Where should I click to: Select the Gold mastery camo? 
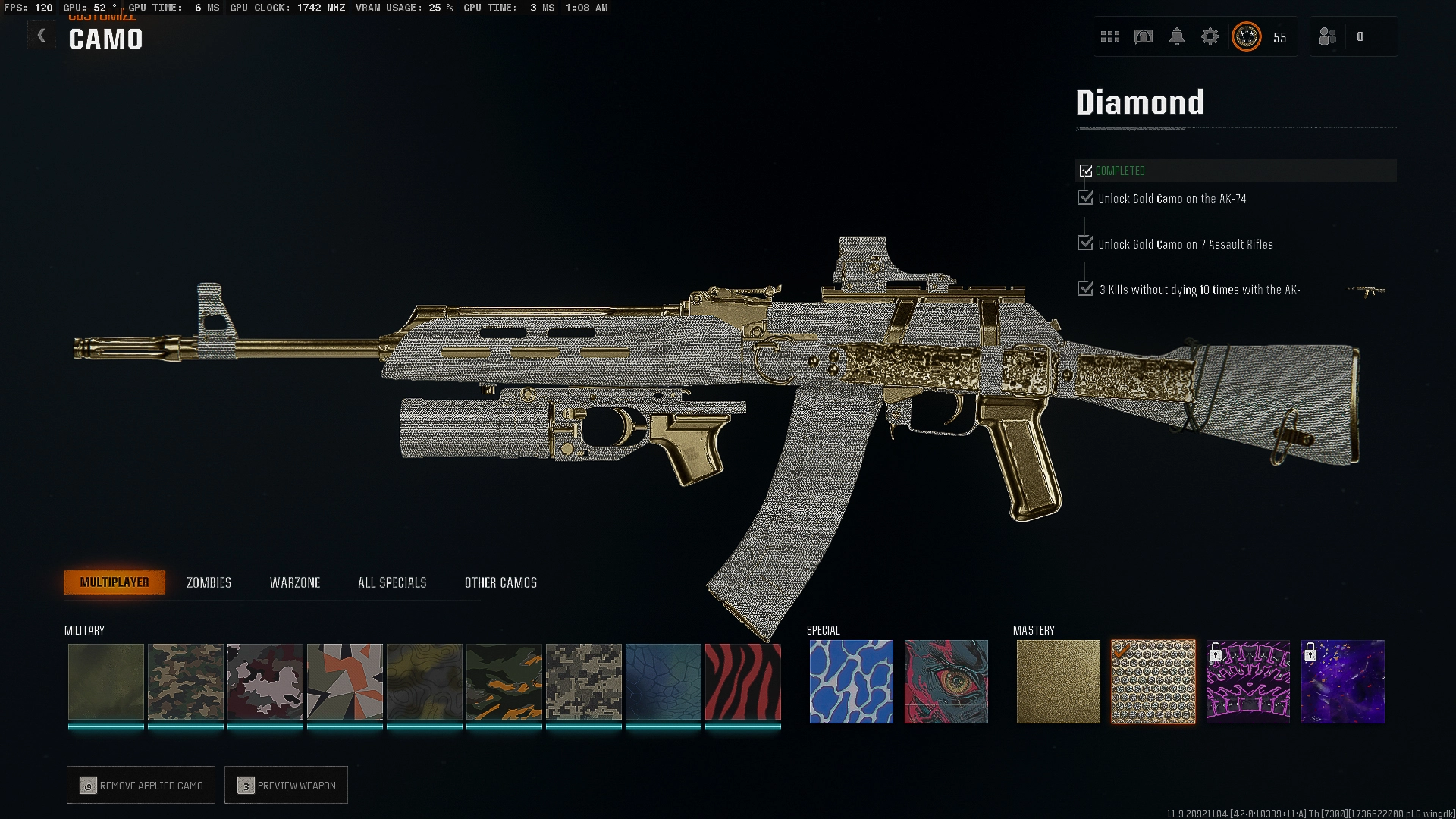click(1058, 681)
